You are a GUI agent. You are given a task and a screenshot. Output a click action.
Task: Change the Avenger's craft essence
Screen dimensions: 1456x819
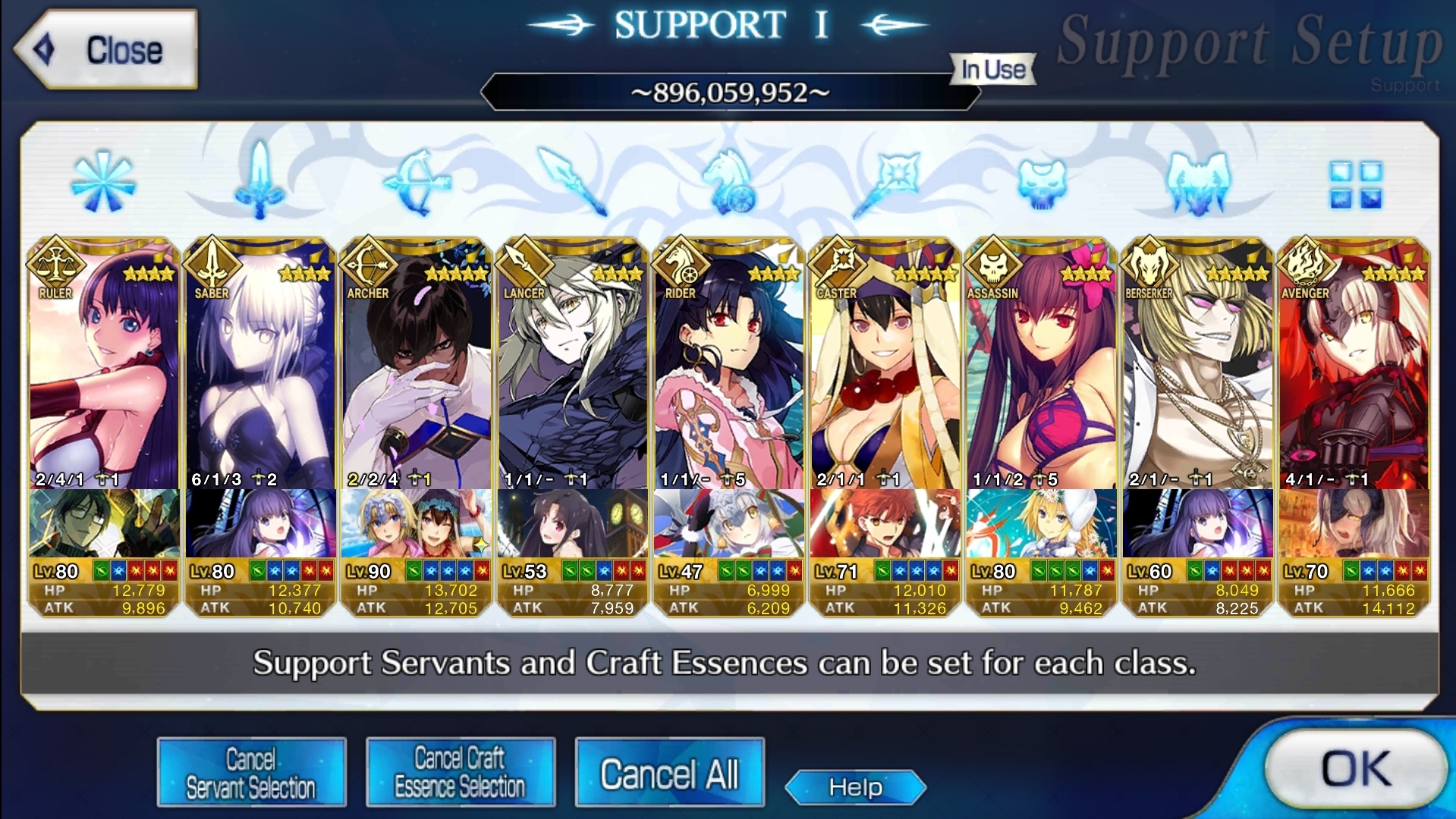click(x=1354, y=523)
